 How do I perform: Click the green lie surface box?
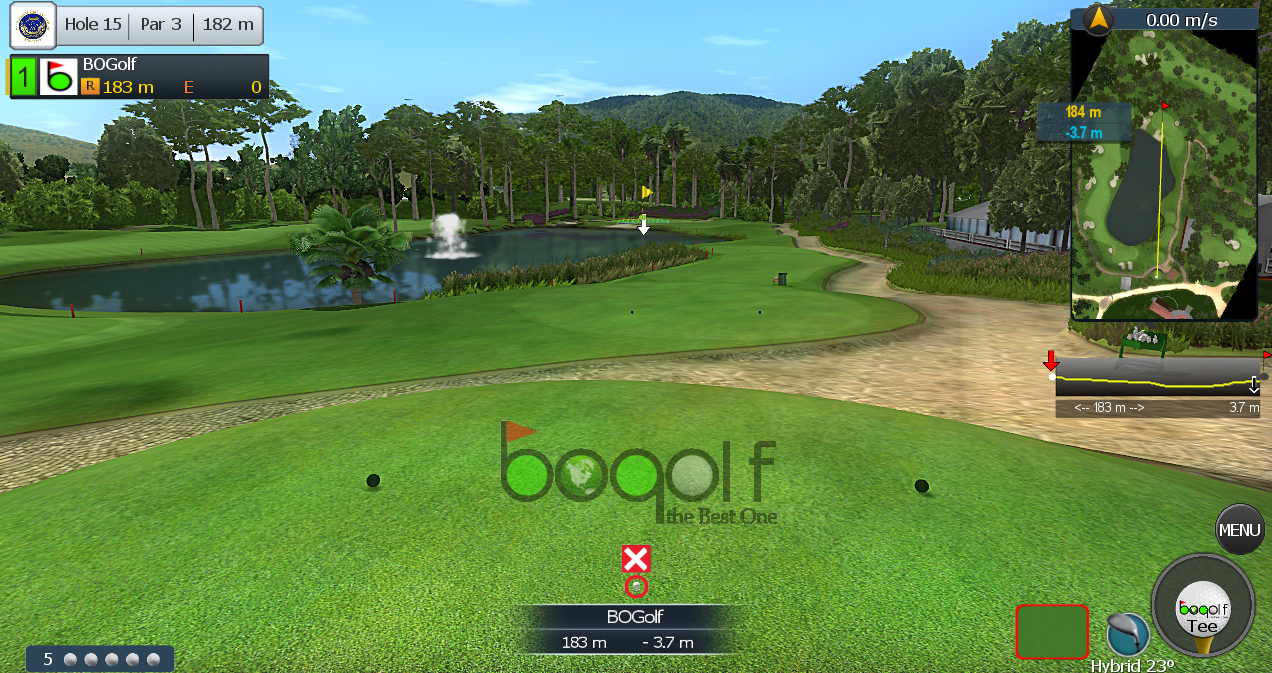tap(1052, 631)
